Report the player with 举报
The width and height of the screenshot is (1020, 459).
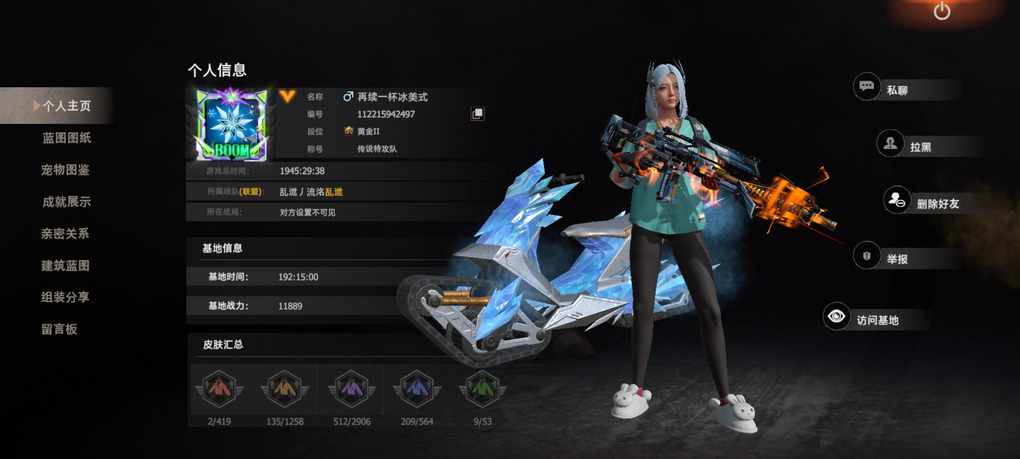(x=895, y=258)
